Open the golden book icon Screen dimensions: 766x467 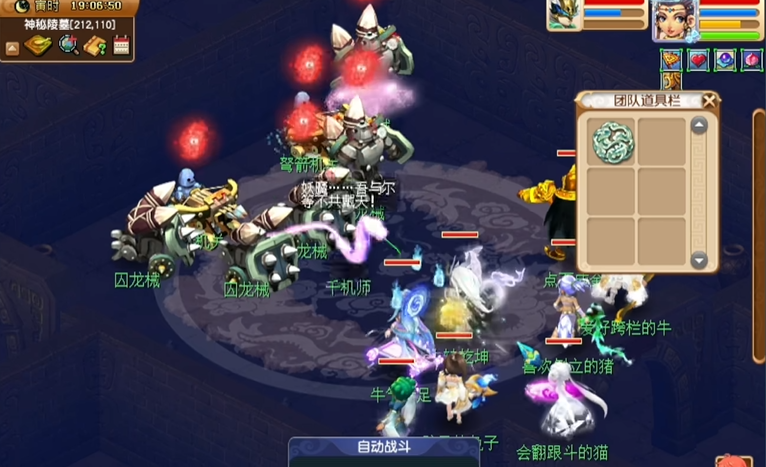pos(39,45)
